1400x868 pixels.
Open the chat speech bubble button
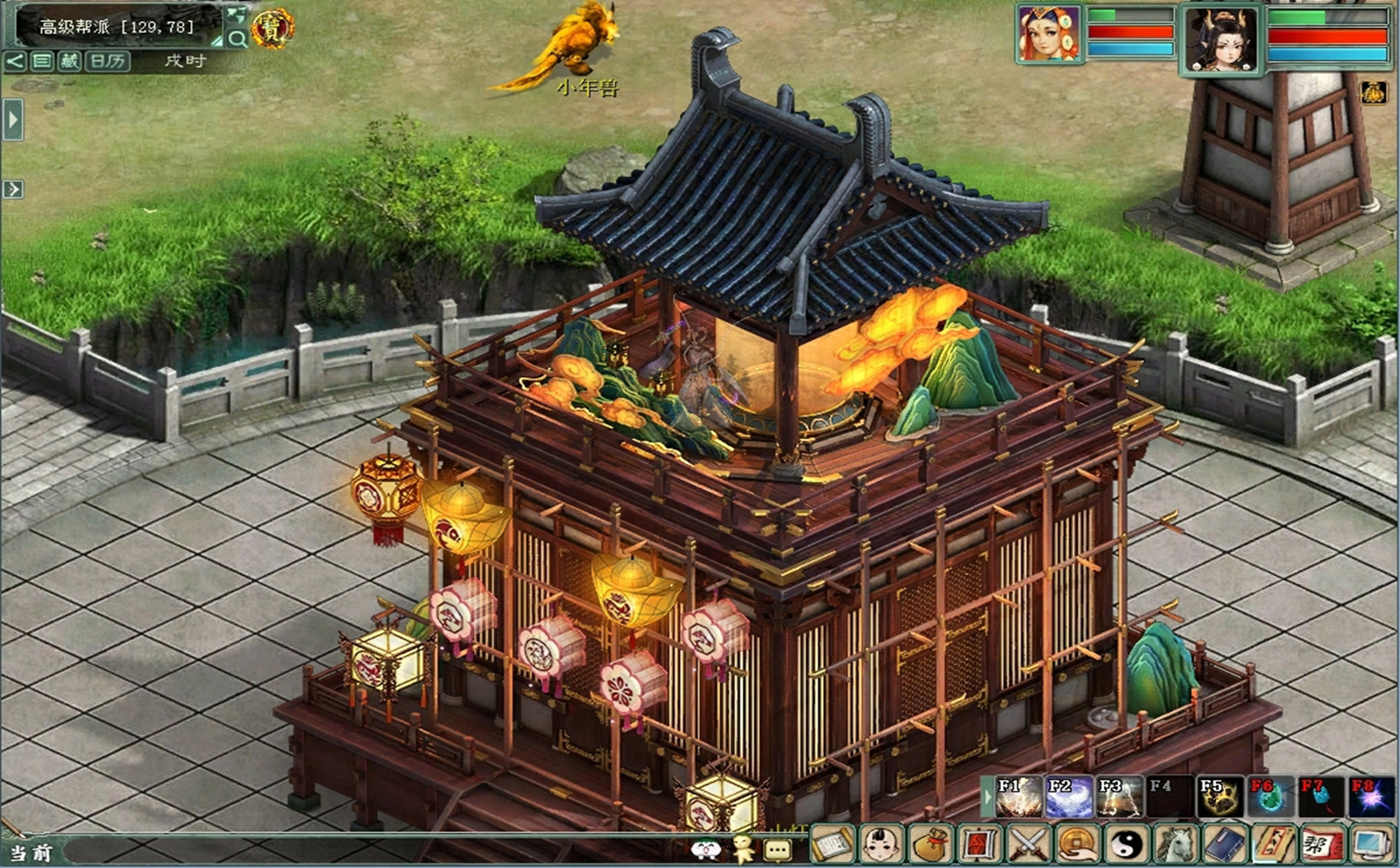[x=777, y=849]
